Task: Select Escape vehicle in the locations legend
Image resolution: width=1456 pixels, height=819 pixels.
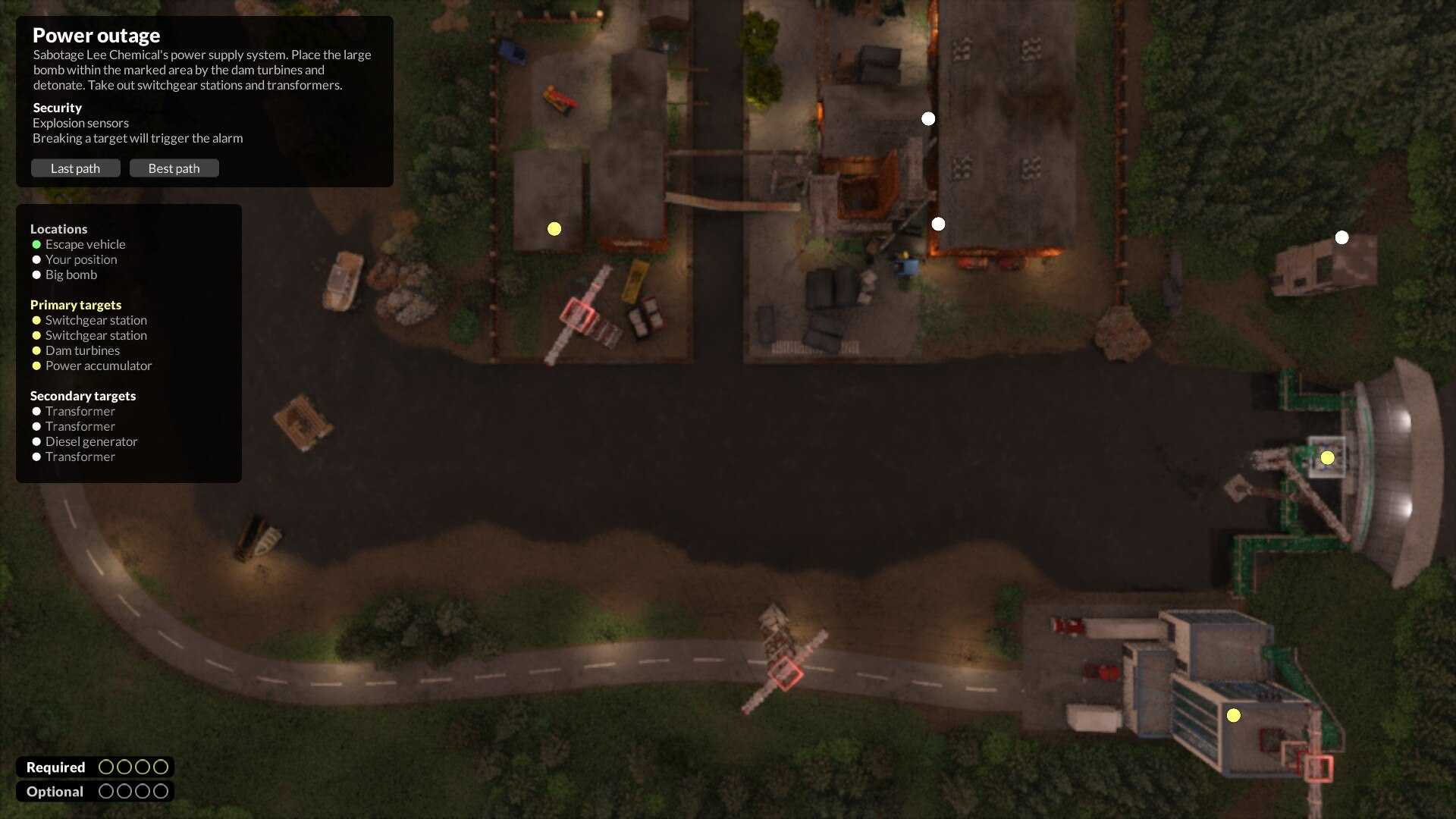Action: [85, 244]
